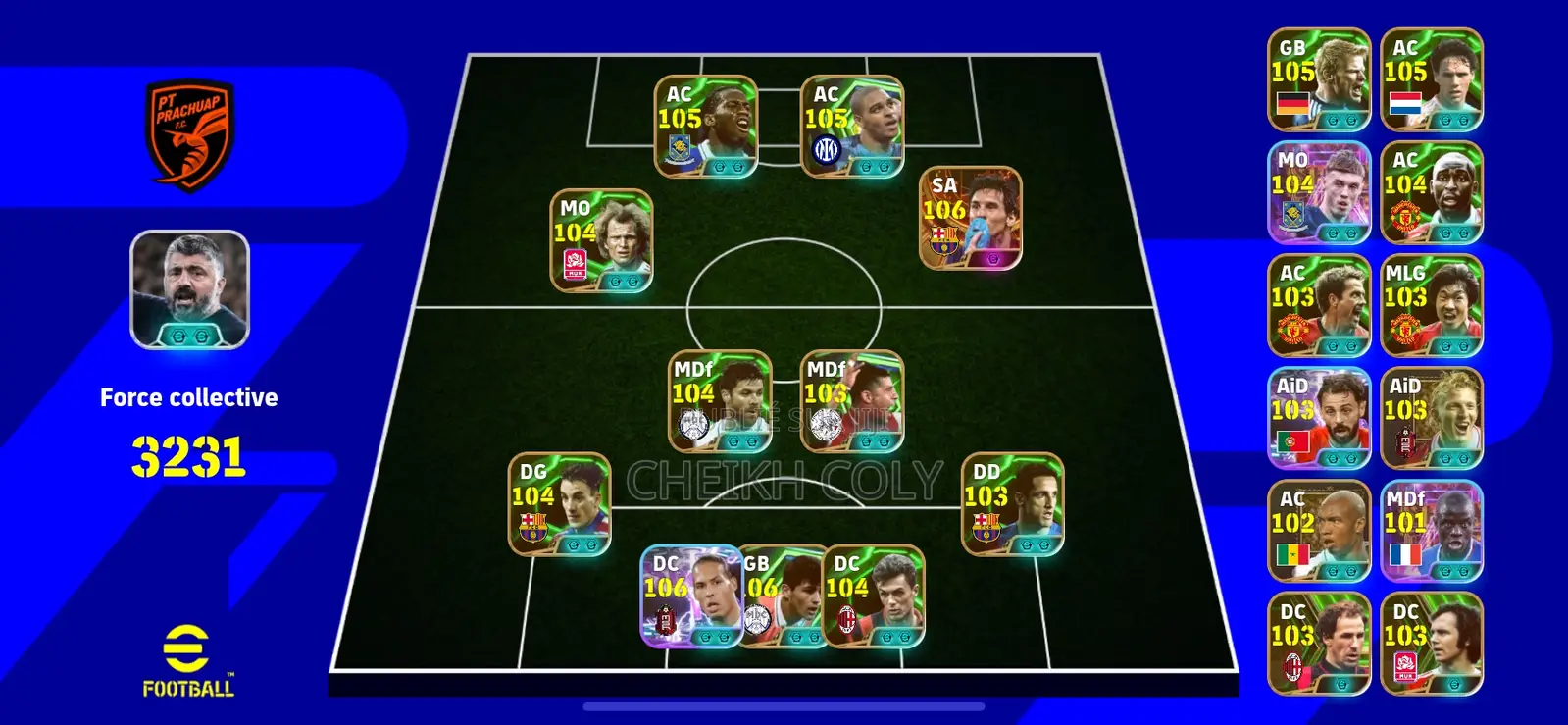Click the Dutch flag on the AC 105 card
Viewport: 1568px width, 725px height.
click(1405, 103)
